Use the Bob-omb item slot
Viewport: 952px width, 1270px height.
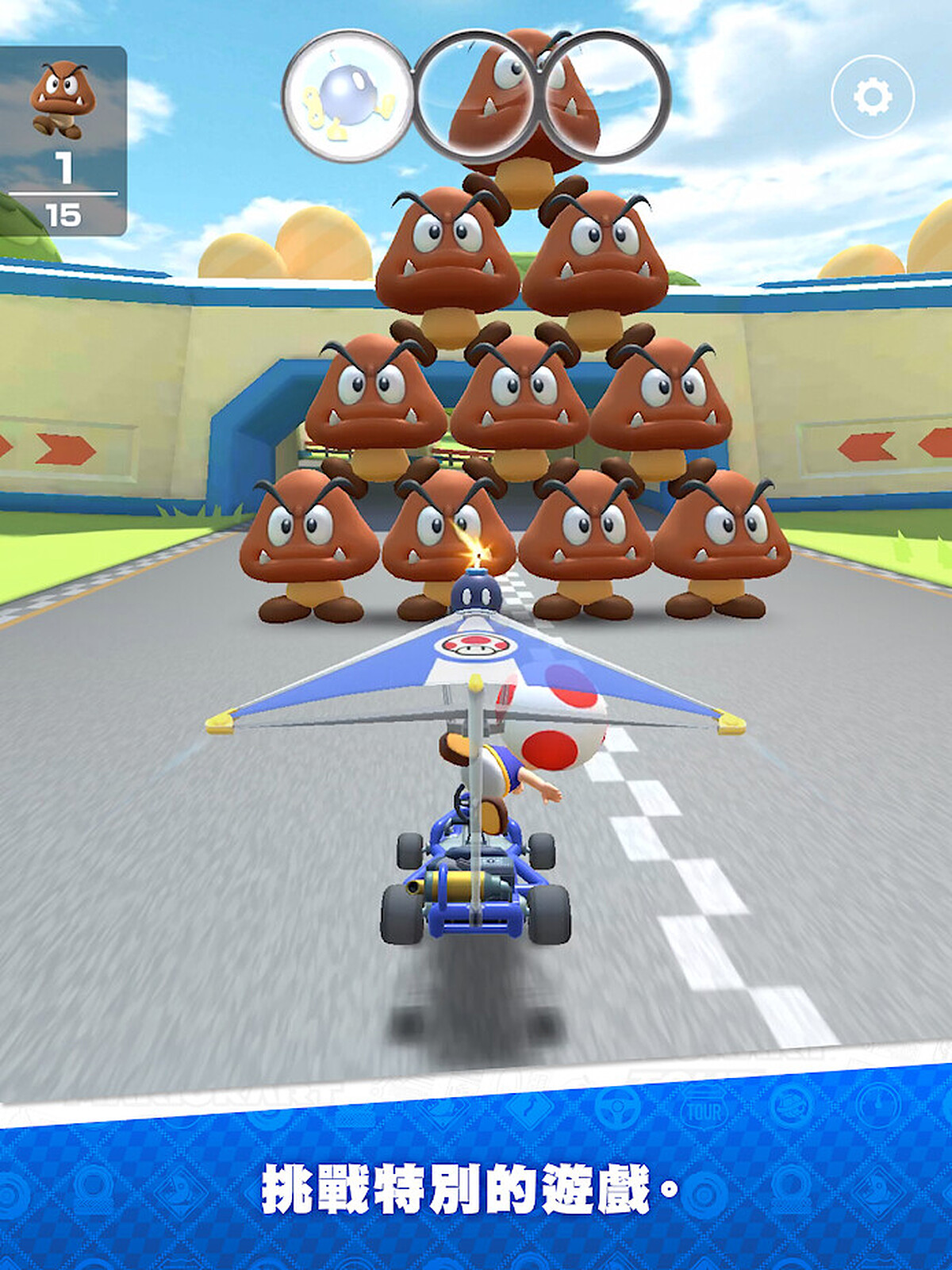point(347,97)
